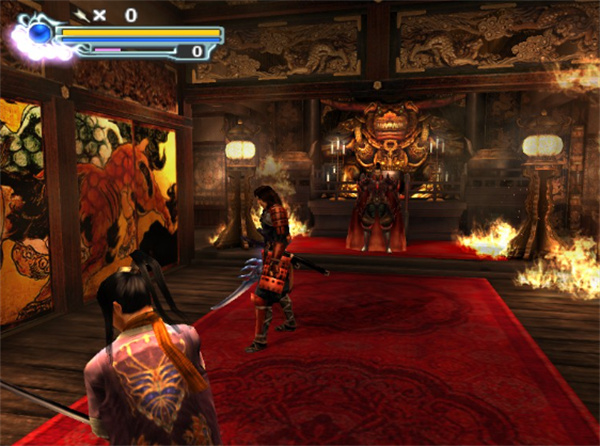This screenshot has height=446, width=600.
Task: Click the blue thunder orb icon
Action: (40, 35)
